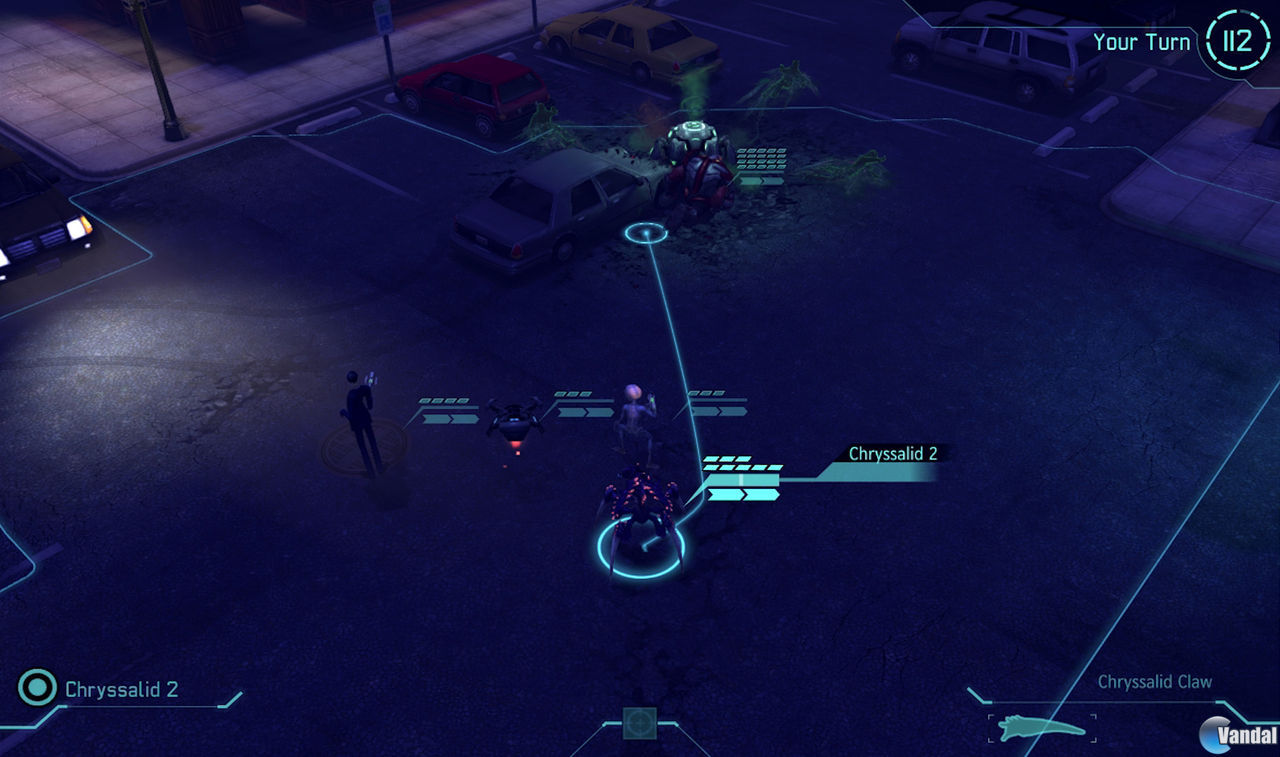Activate the crosshair ability icon at bottom center
The height and width of the screenshot is (757, 1280).
click(x=640, y=722)
